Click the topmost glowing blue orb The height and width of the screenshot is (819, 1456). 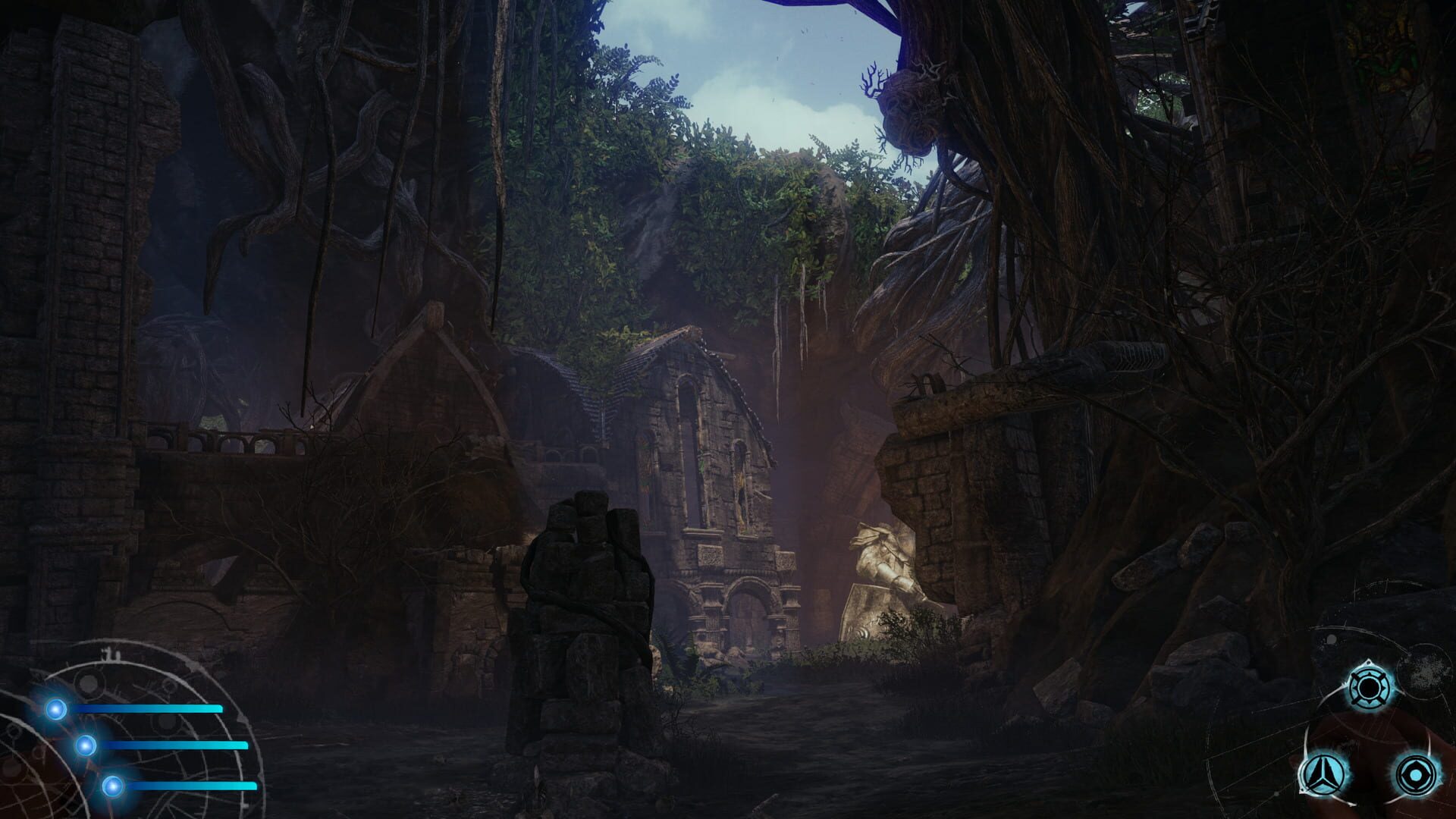pyautogui.click(x=55, y=709)
